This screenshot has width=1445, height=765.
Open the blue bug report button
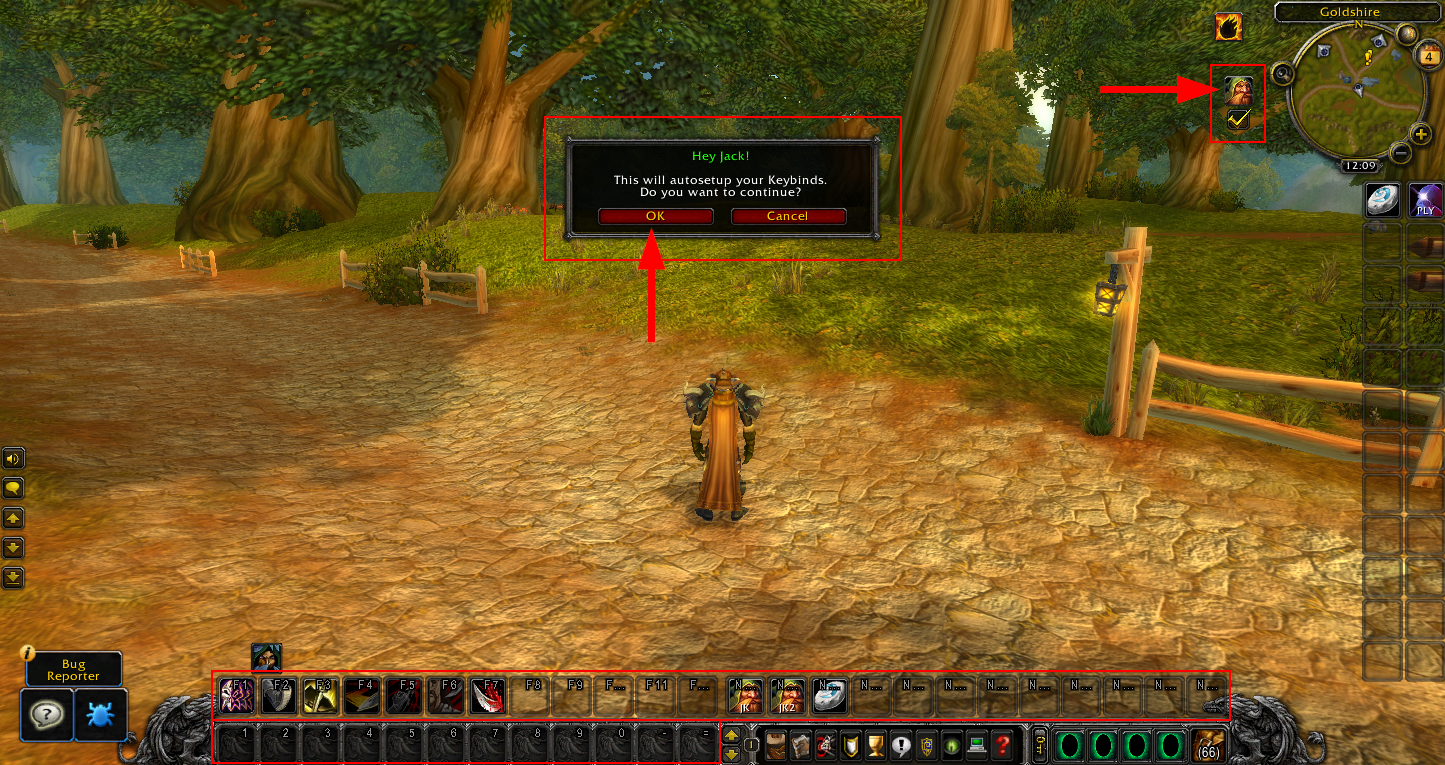(x=101, y=714)
